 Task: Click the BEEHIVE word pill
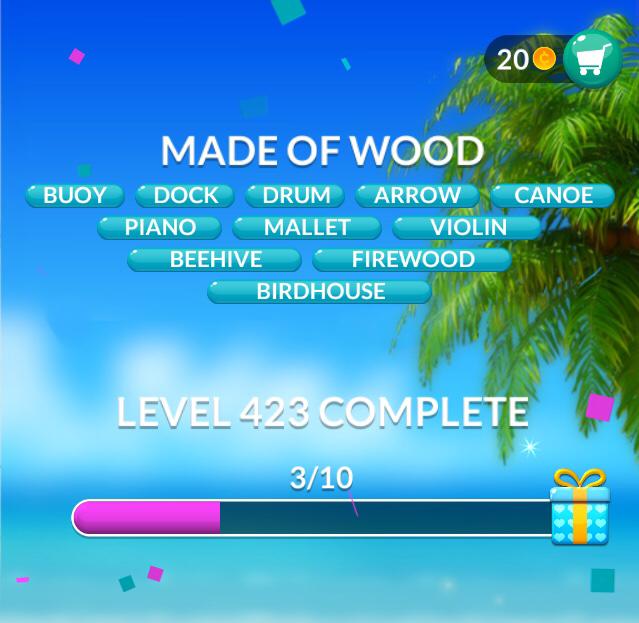(x=215, y=259)
